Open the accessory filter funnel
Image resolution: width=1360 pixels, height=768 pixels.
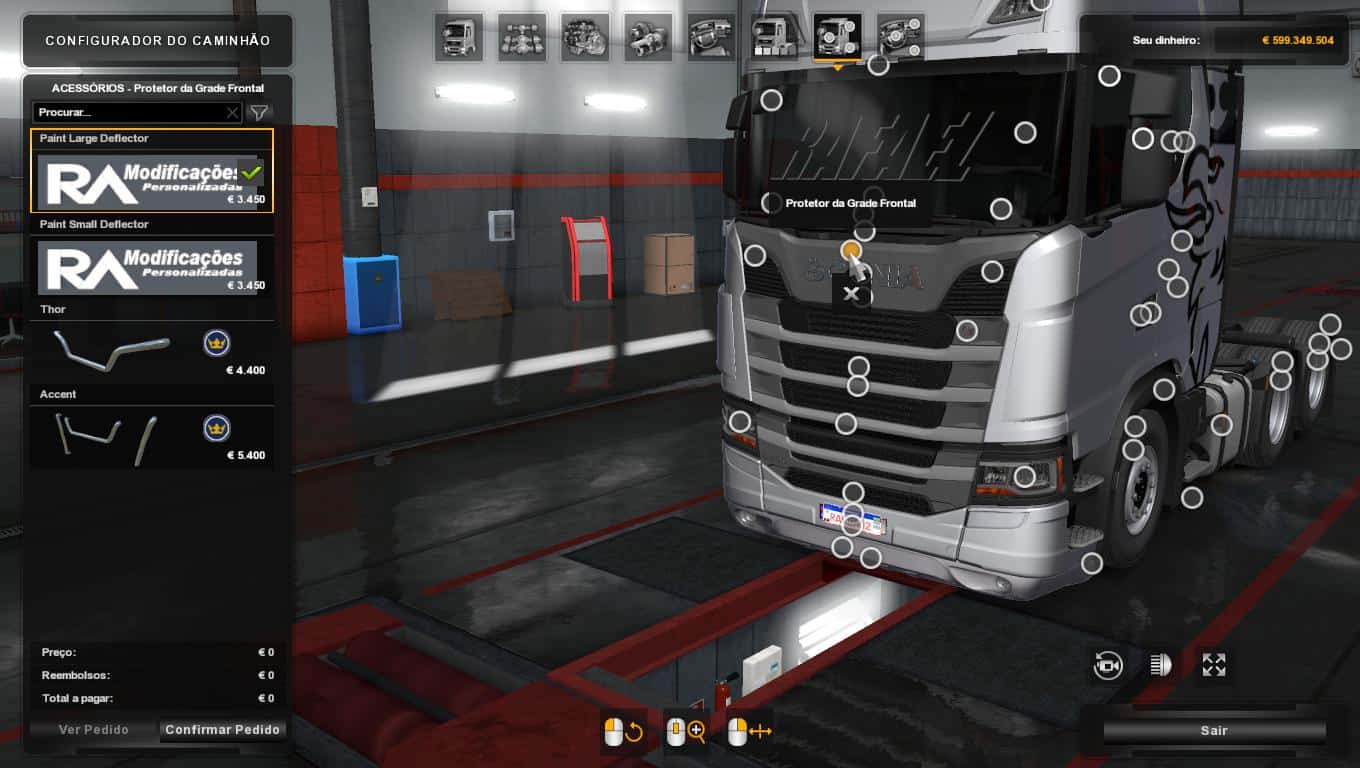[x=259, y=113]
